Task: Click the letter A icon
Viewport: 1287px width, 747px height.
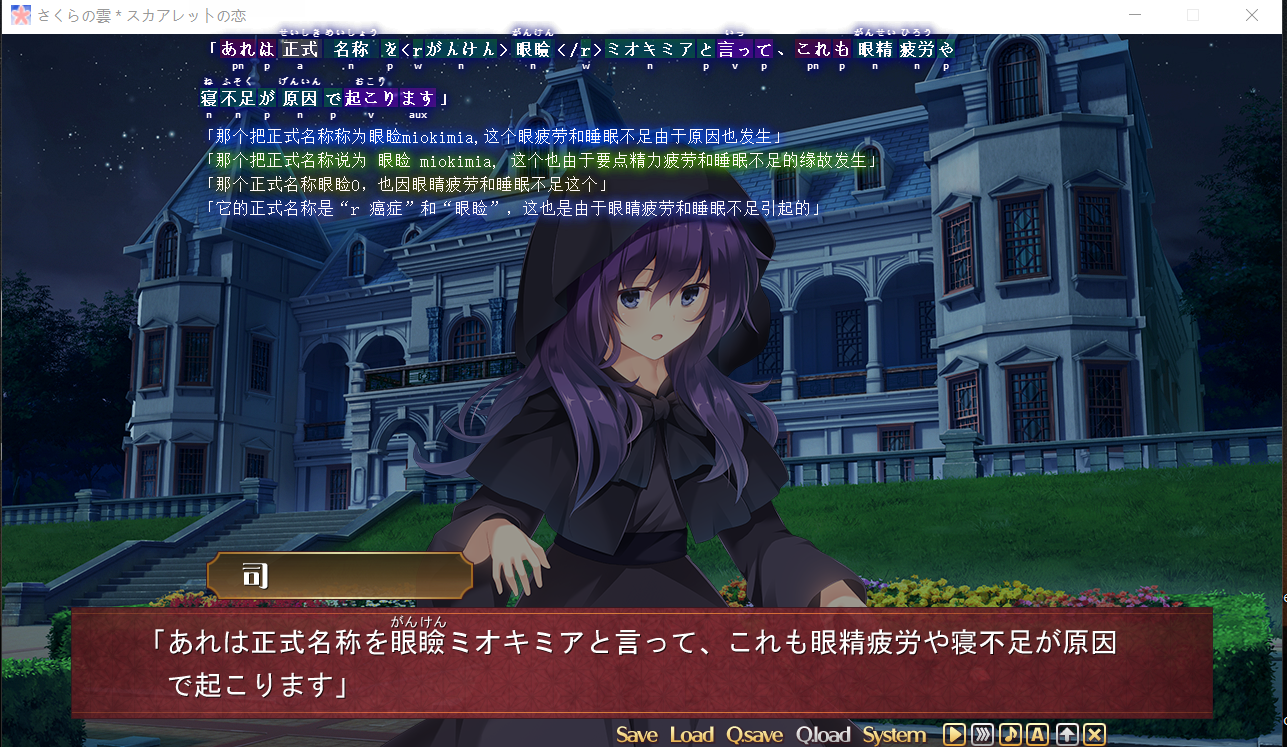Action: tap(1038, 735)
